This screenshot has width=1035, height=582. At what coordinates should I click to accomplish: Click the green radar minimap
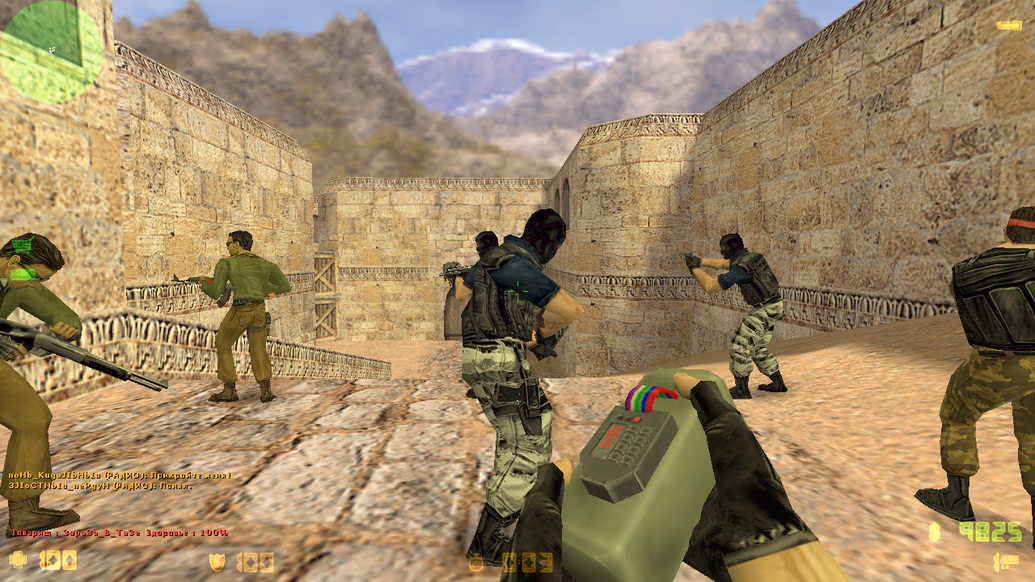pyautogui.click(x=50, y=50)
